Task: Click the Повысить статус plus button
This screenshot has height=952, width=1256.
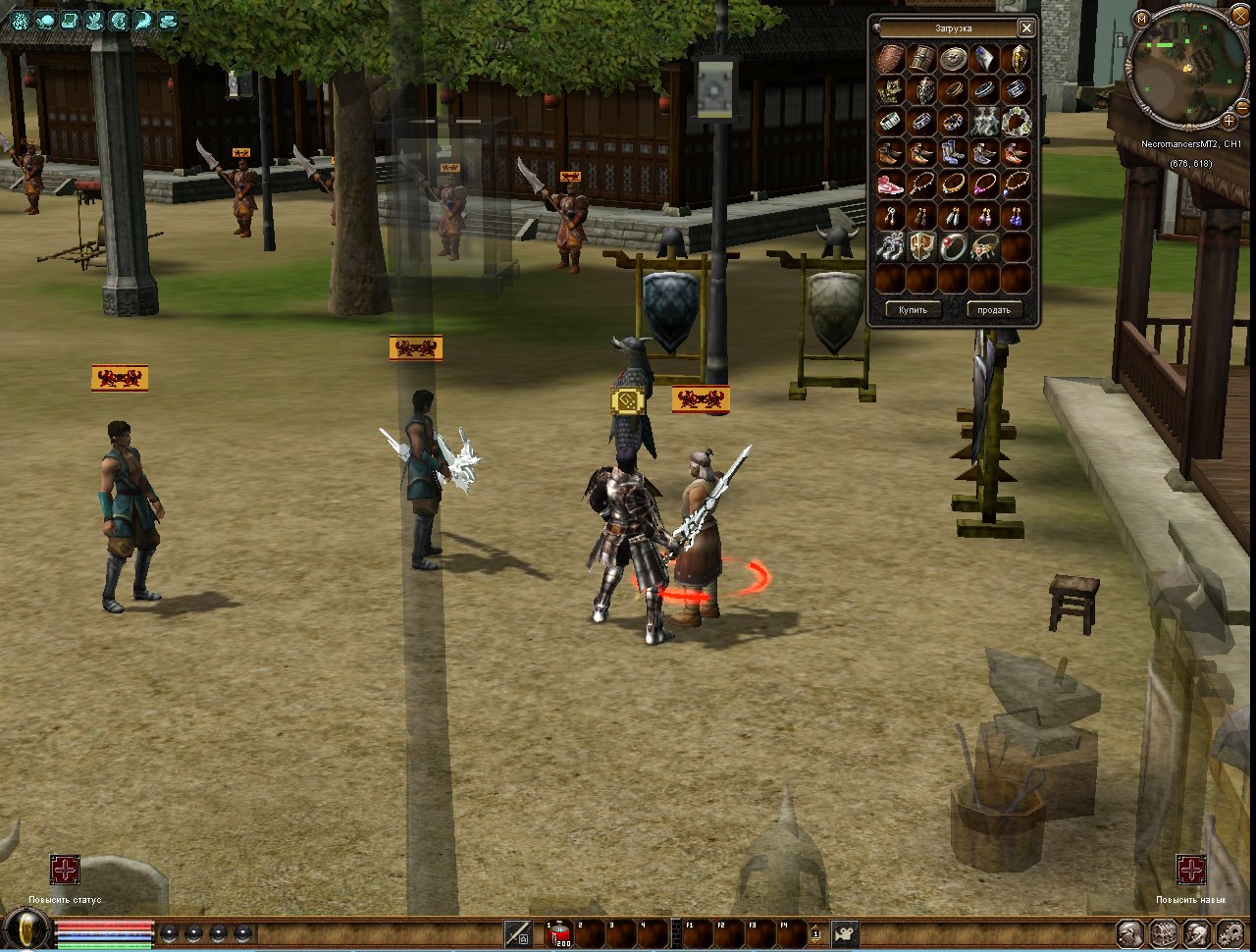Action: (65, 870)
